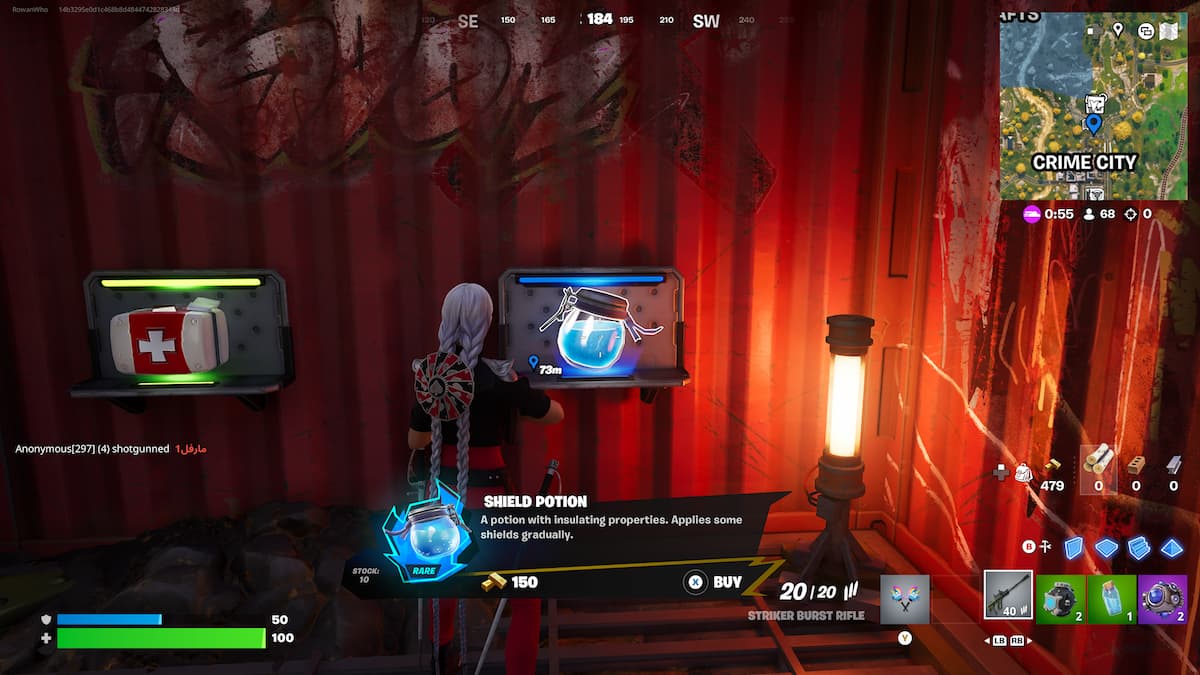The height and width of the screenshot is (675, 1200).
Task: Choose the floor build piece
Action: 1106,547
